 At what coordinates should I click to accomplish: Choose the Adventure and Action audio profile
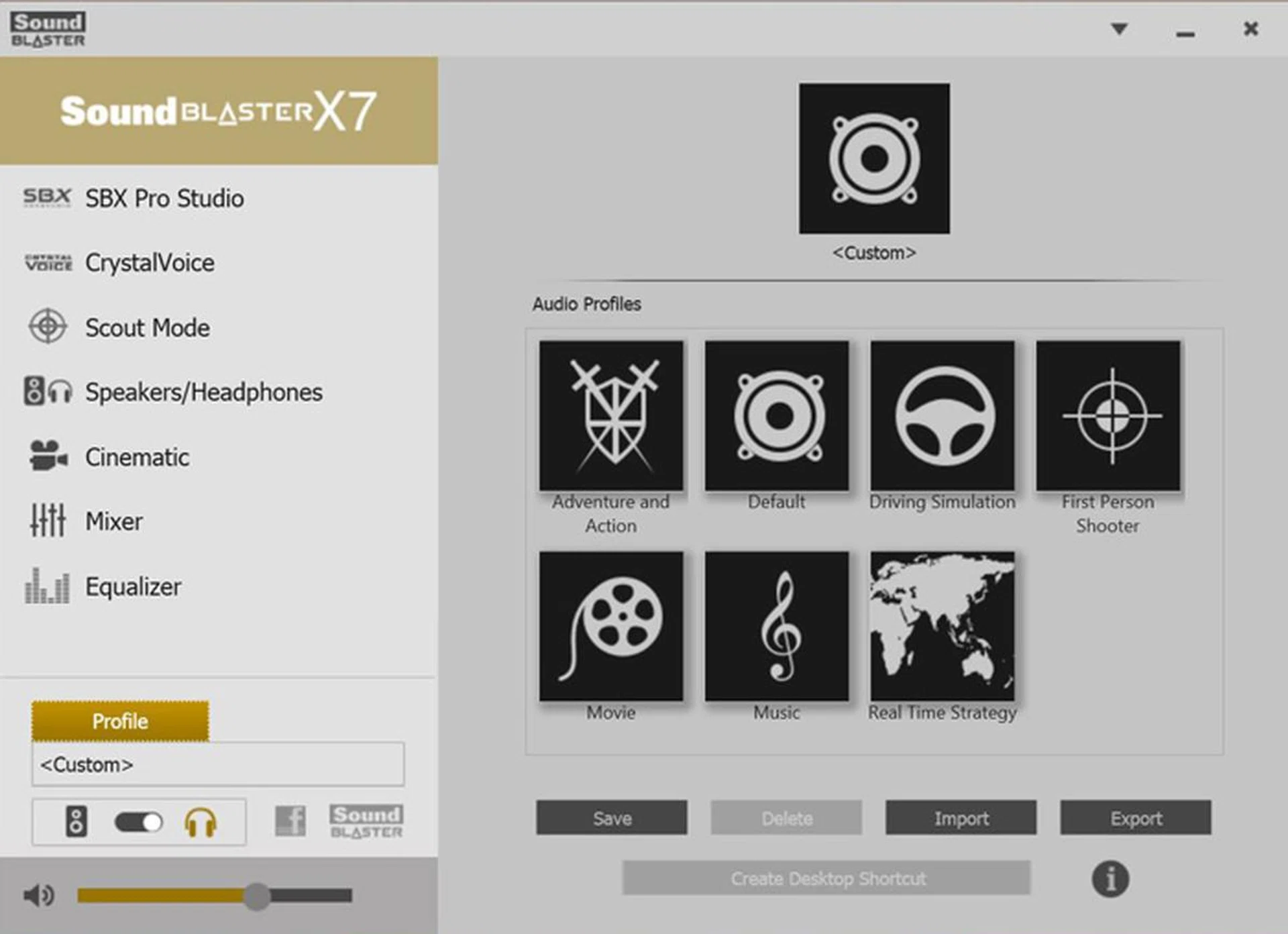coord(611,416)
